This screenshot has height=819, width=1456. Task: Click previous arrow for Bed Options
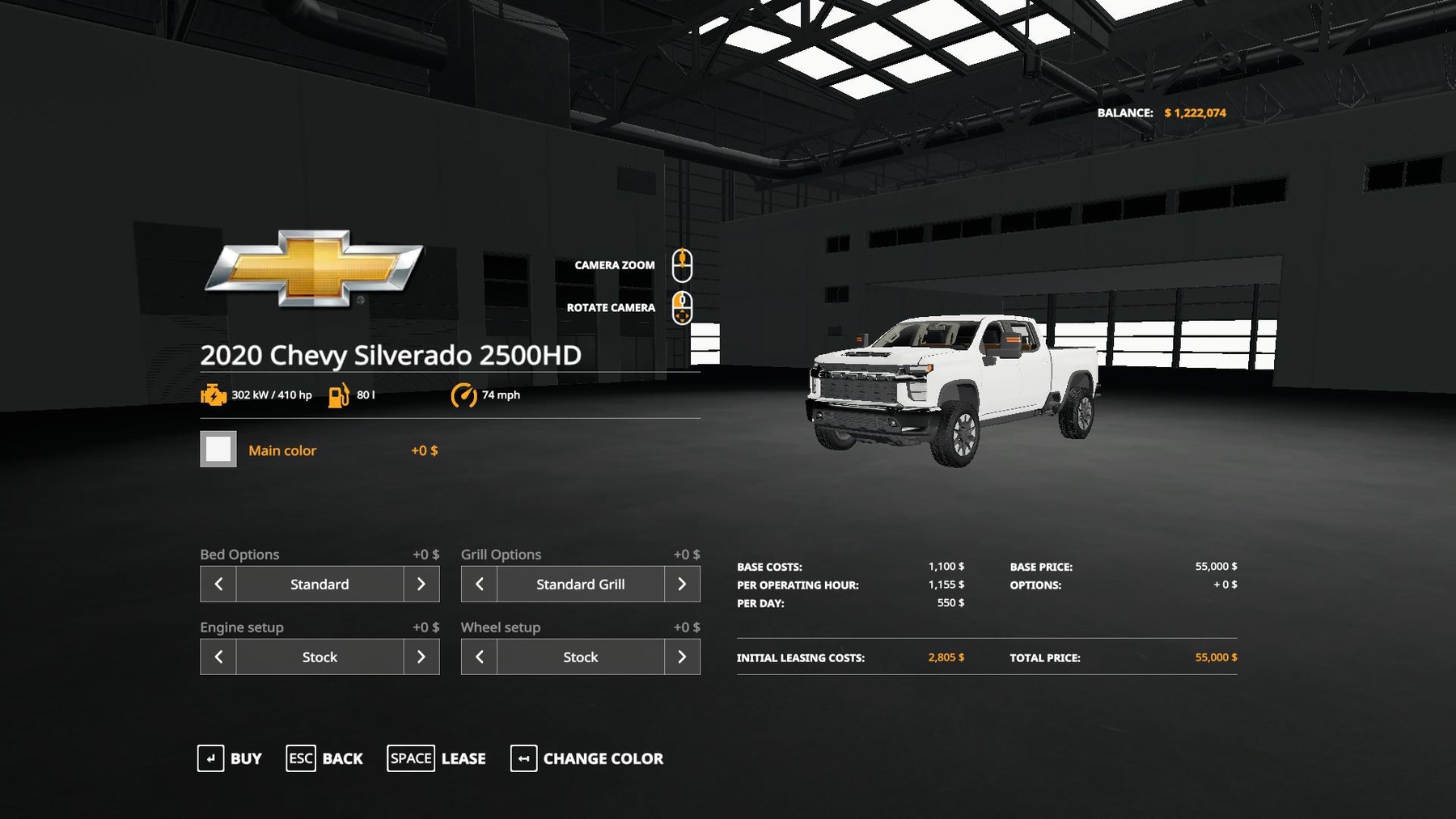click(218, 584)
